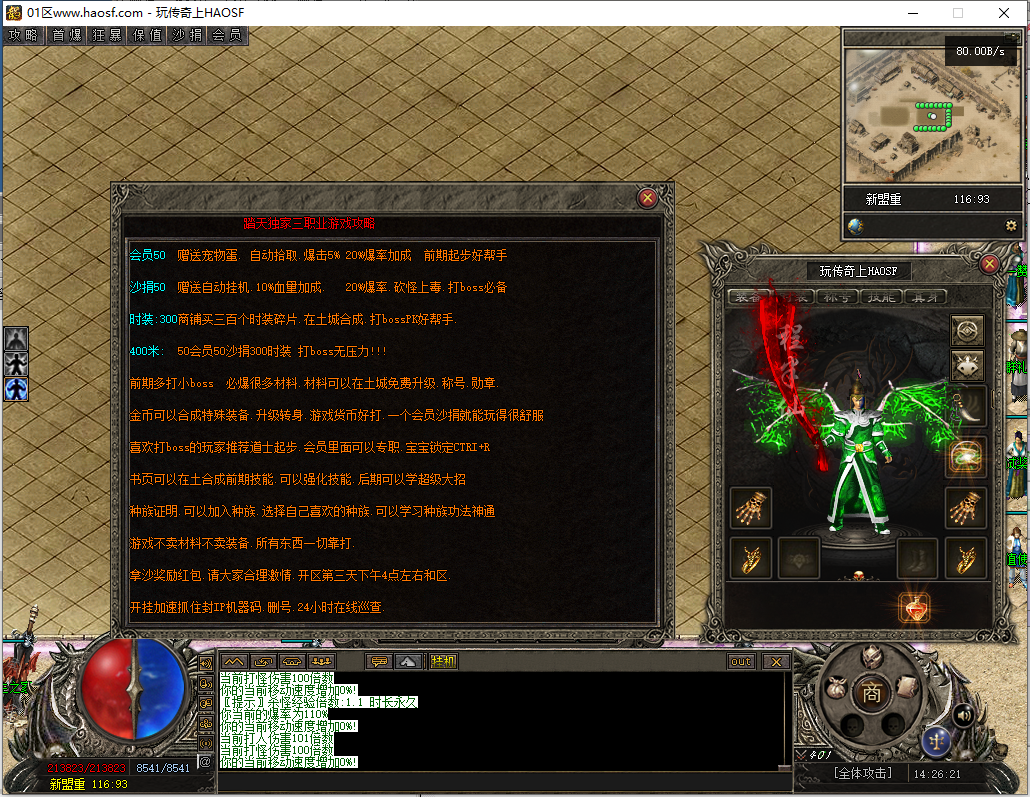Close the game guide text window

click(x=647, y=198)
